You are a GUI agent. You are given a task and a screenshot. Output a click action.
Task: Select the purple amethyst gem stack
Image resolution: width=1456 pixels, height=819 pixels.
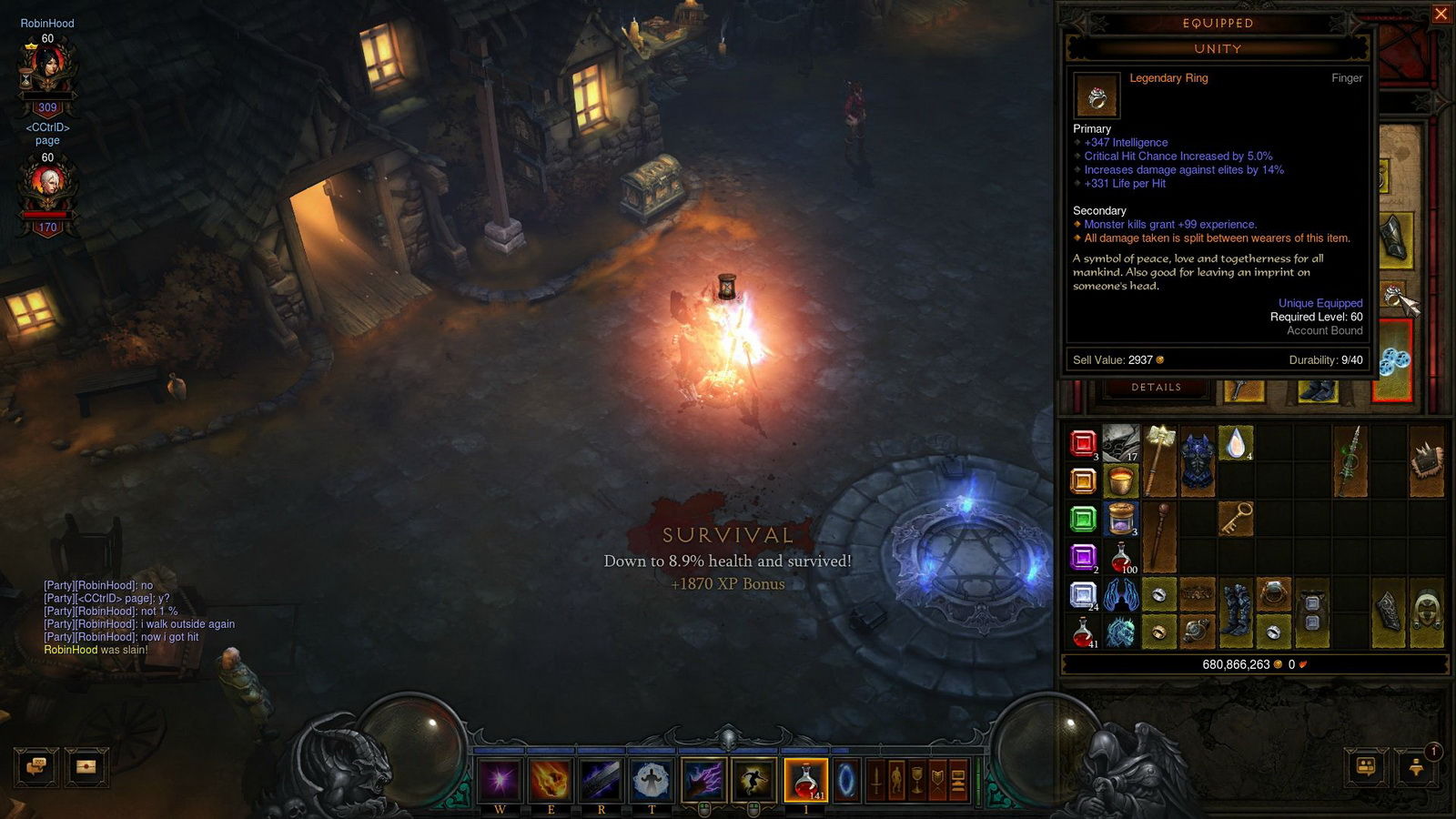1083,557
